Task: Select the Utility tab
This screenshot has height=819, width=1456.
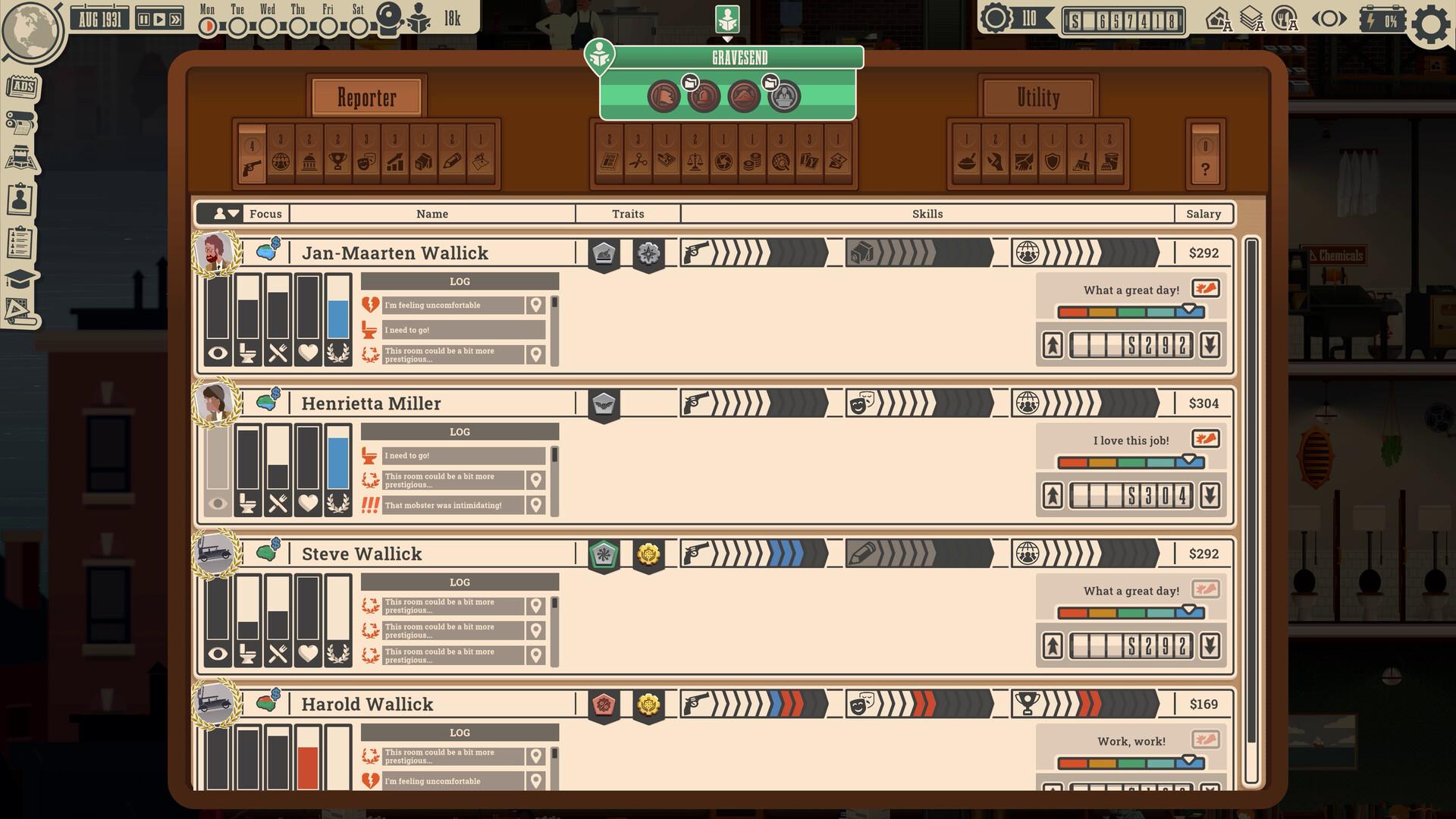Action: click(1037, 97)
